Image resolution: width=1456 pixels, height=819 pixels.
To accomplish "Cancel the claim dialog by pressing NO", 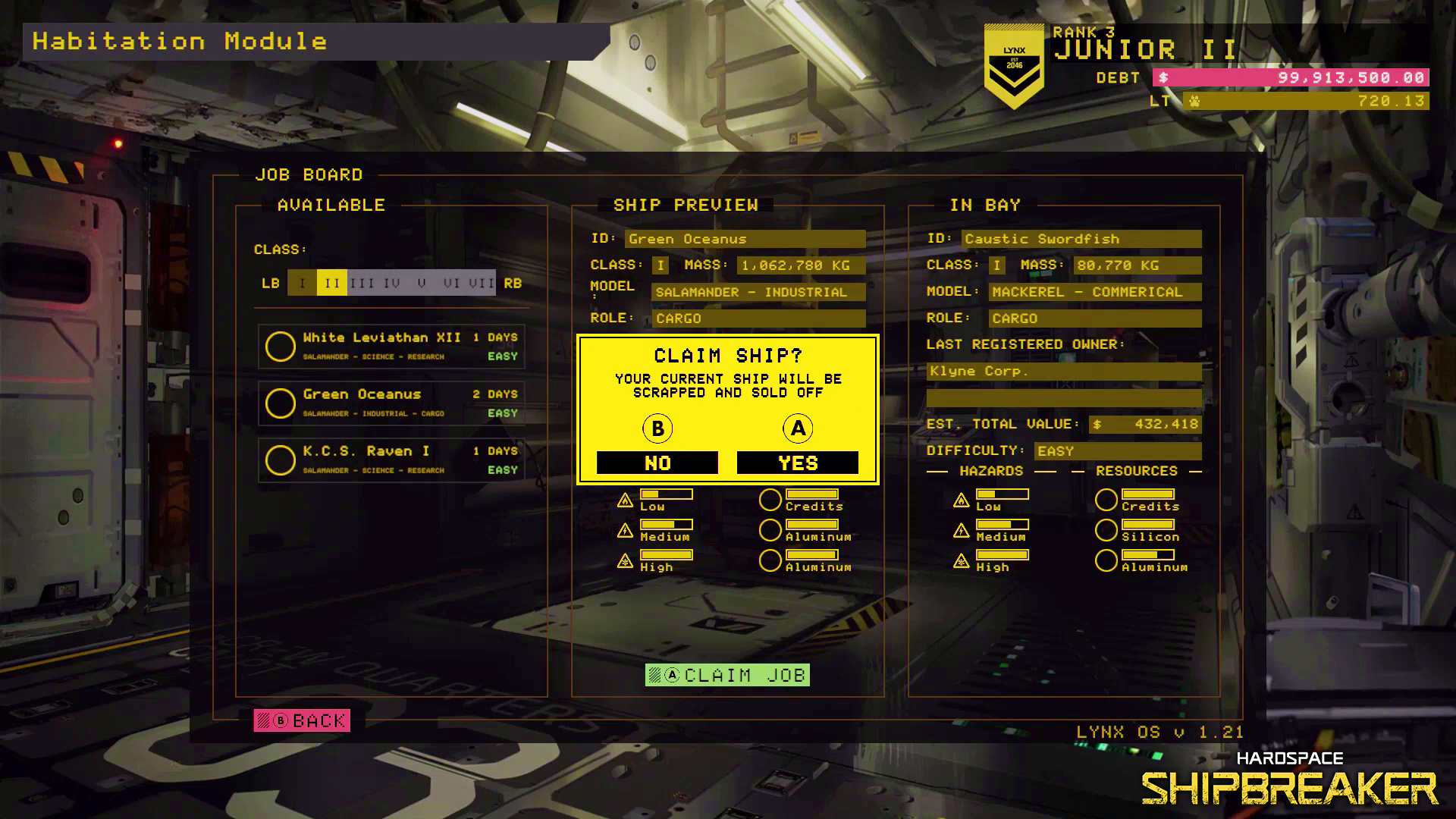I will 657,462.
